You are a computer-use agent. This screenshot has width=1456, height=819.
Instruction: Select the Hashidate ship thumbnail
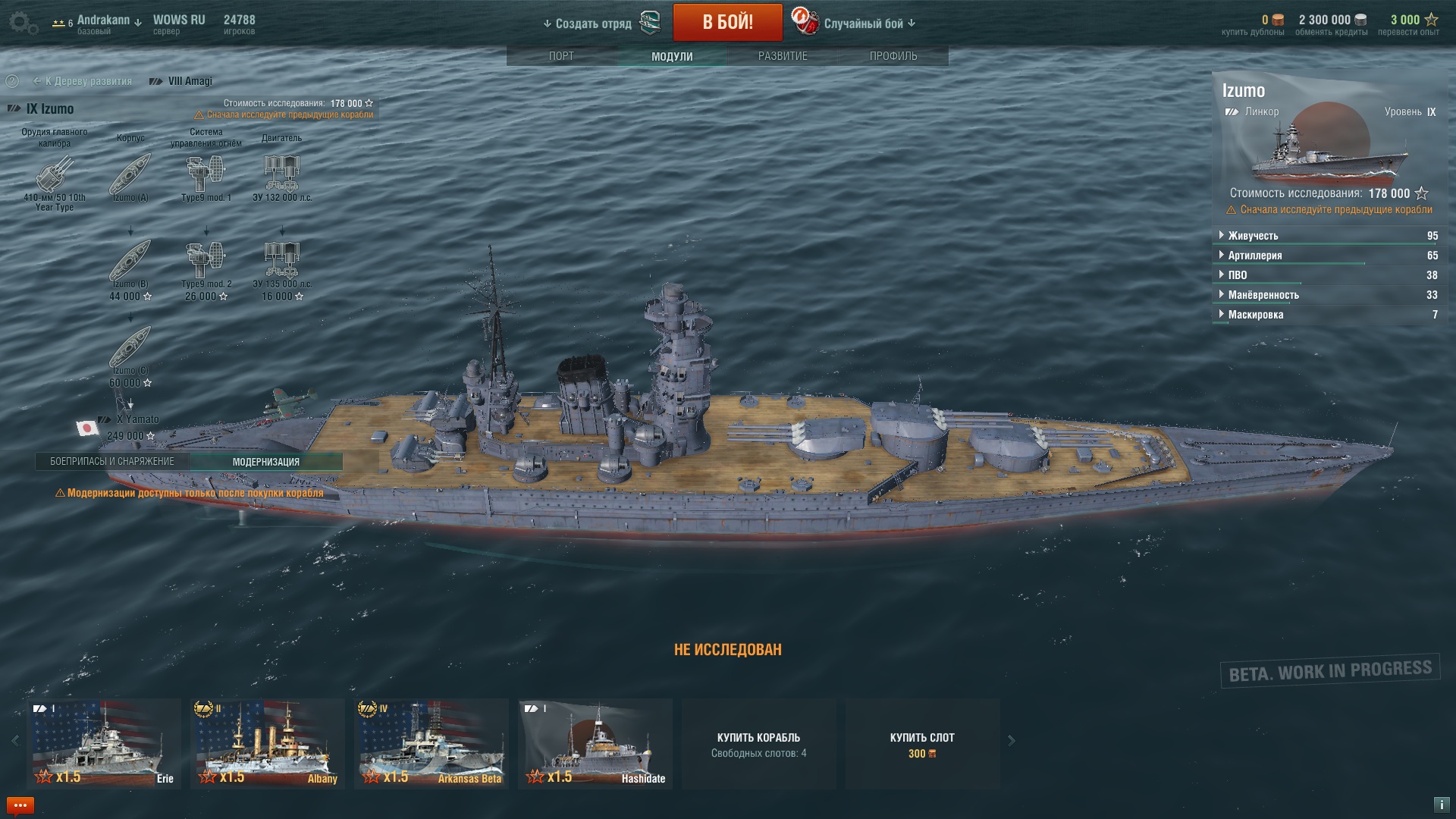pyautogui.click(x=595, y=743)
